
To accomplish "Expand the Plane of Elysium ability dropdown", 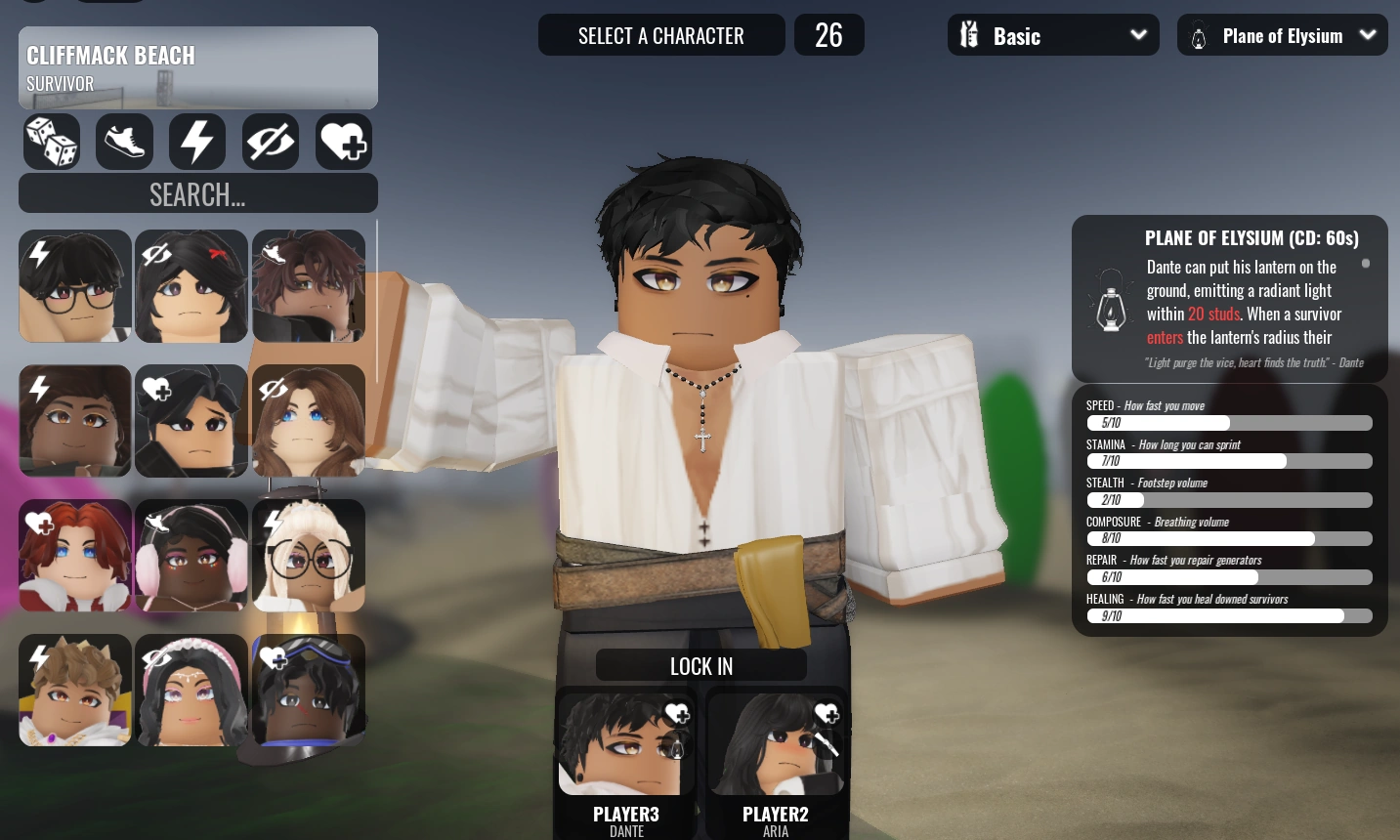I will [1367, 34].
